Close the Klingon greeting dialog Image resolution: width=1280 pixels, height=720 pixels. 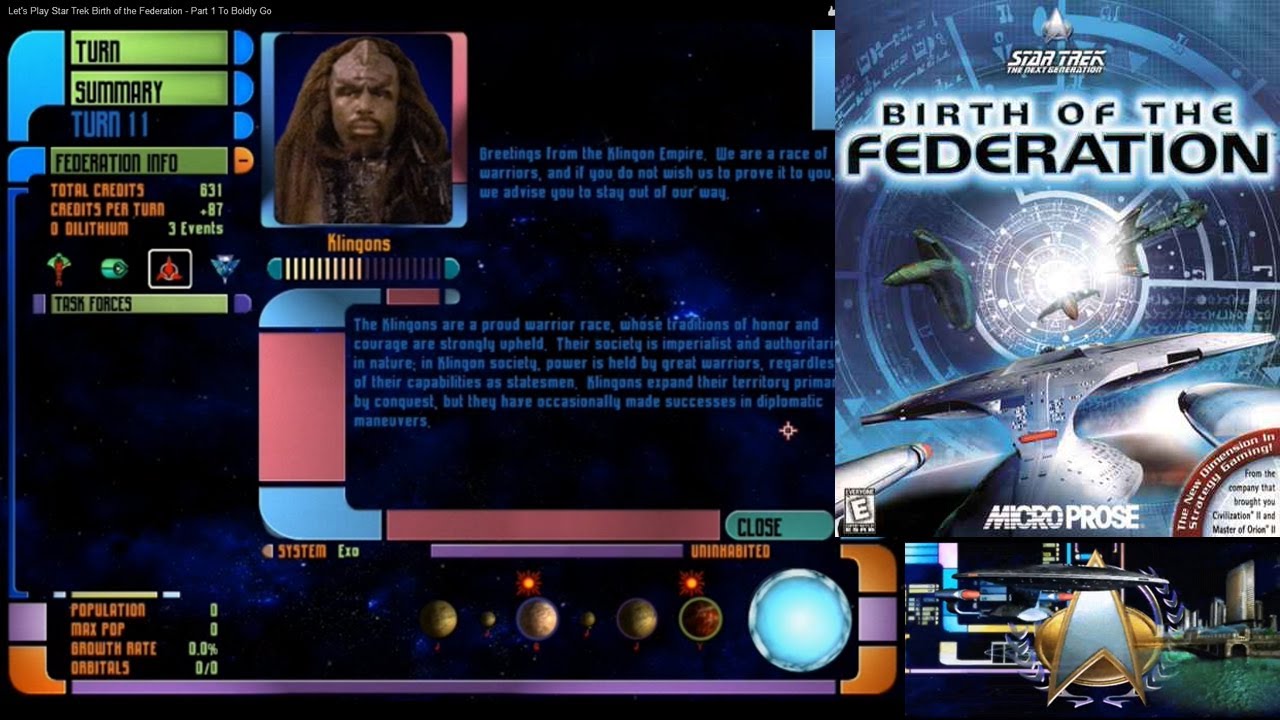tap(778, 526)
